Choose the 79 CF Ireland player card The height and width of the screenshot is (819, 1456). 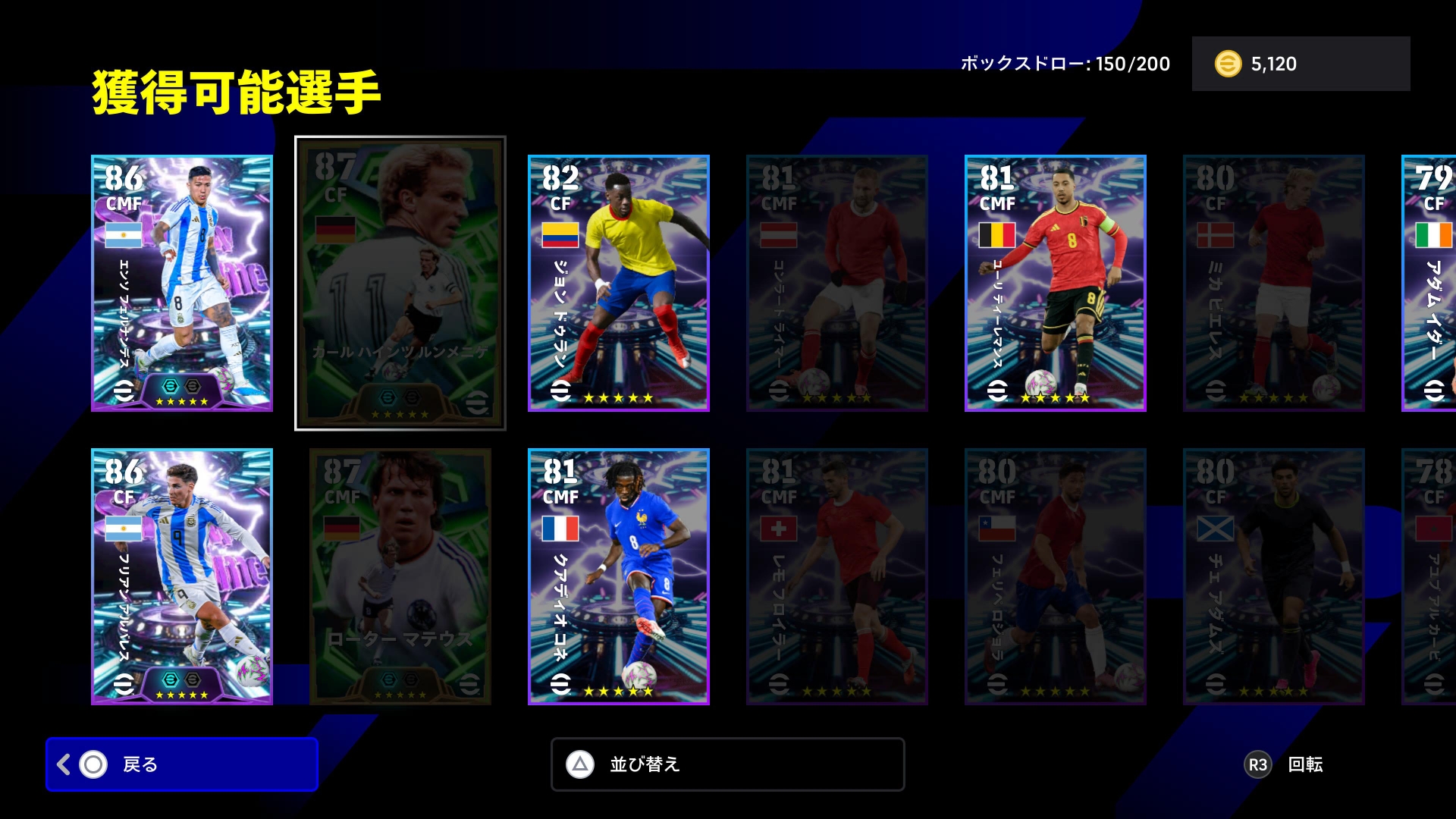1430,284
